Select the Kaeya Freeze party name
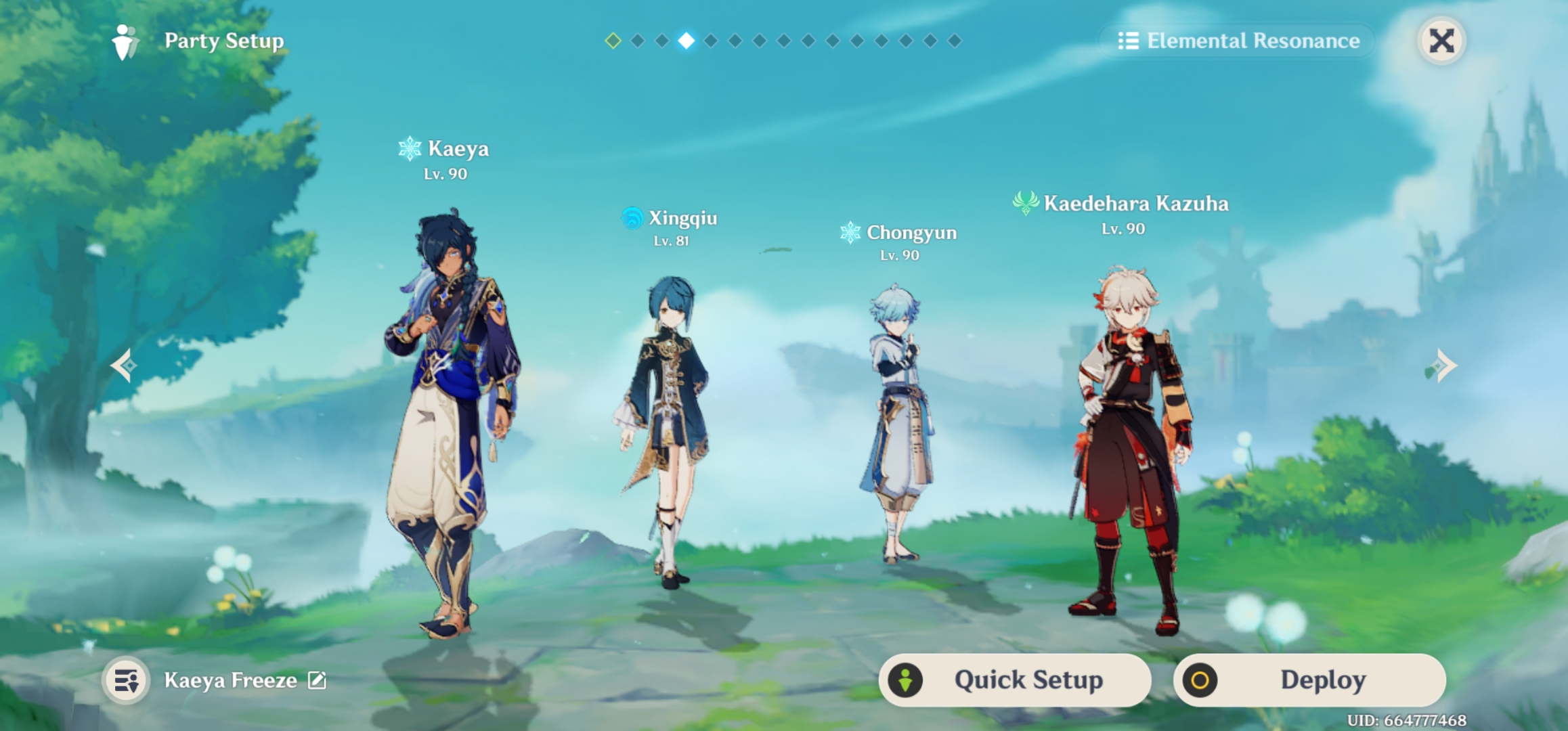Viewport: 1568px width, 731px height. point(230,680)
